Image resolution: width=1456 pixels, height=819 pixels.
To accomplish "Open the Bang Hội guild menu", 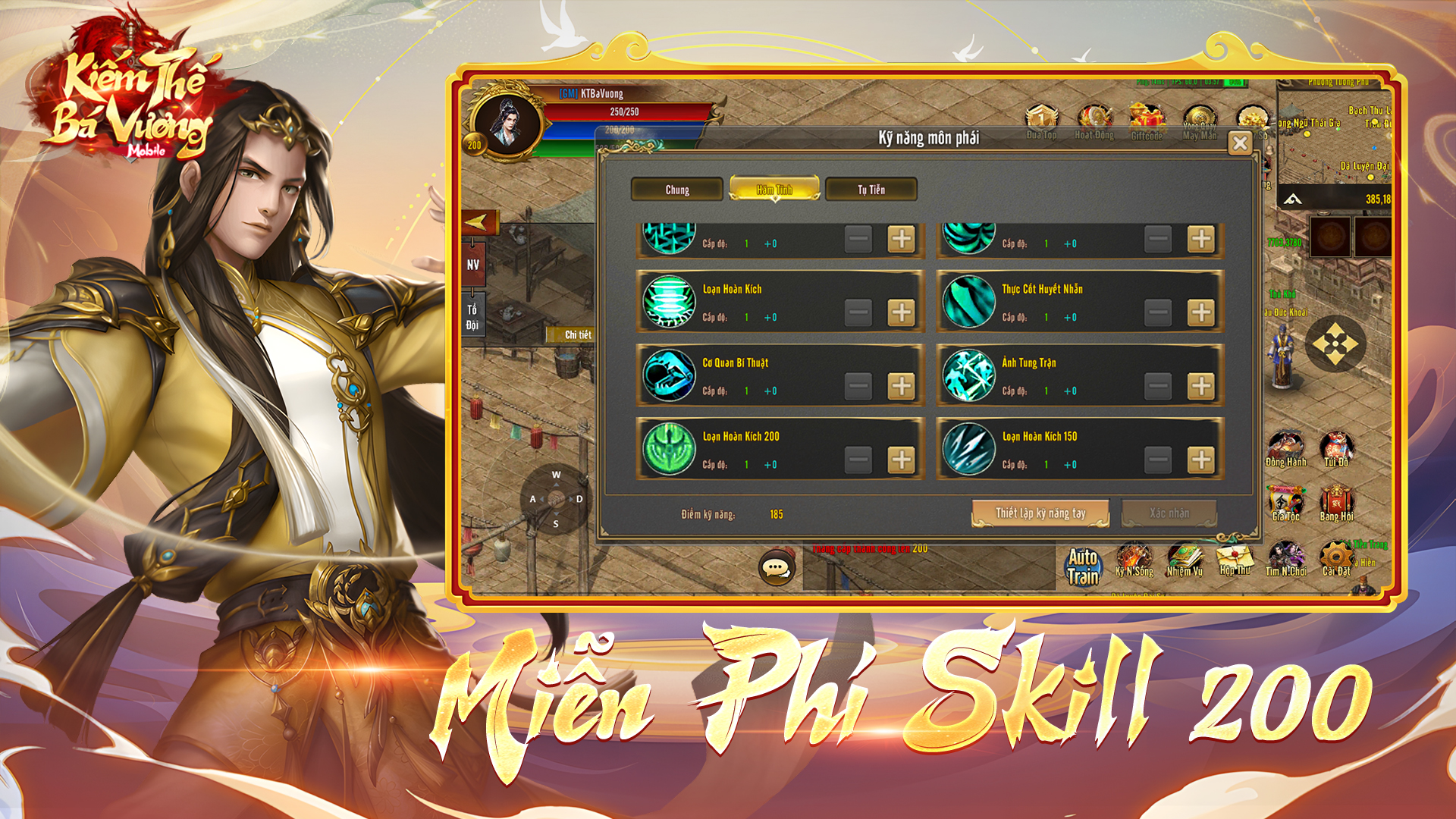I will coord(1336,504).
